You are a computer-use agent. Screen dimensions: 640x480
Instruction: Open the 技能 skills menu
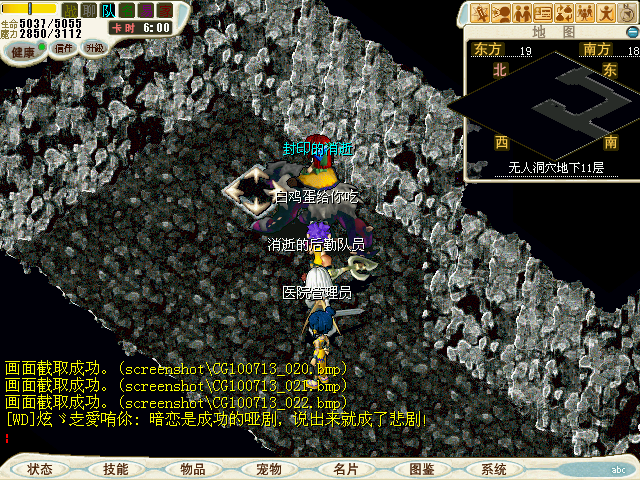116,468
